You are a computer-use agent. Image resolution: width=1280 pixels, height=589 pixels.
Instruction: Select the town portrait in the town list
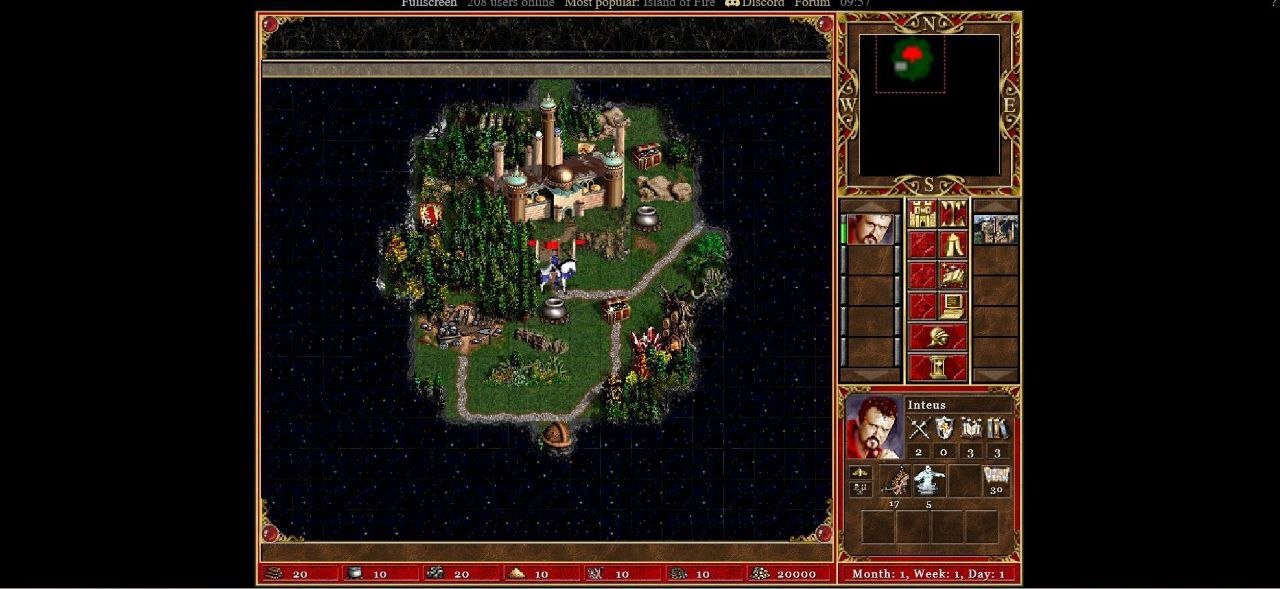coord(995,229)
